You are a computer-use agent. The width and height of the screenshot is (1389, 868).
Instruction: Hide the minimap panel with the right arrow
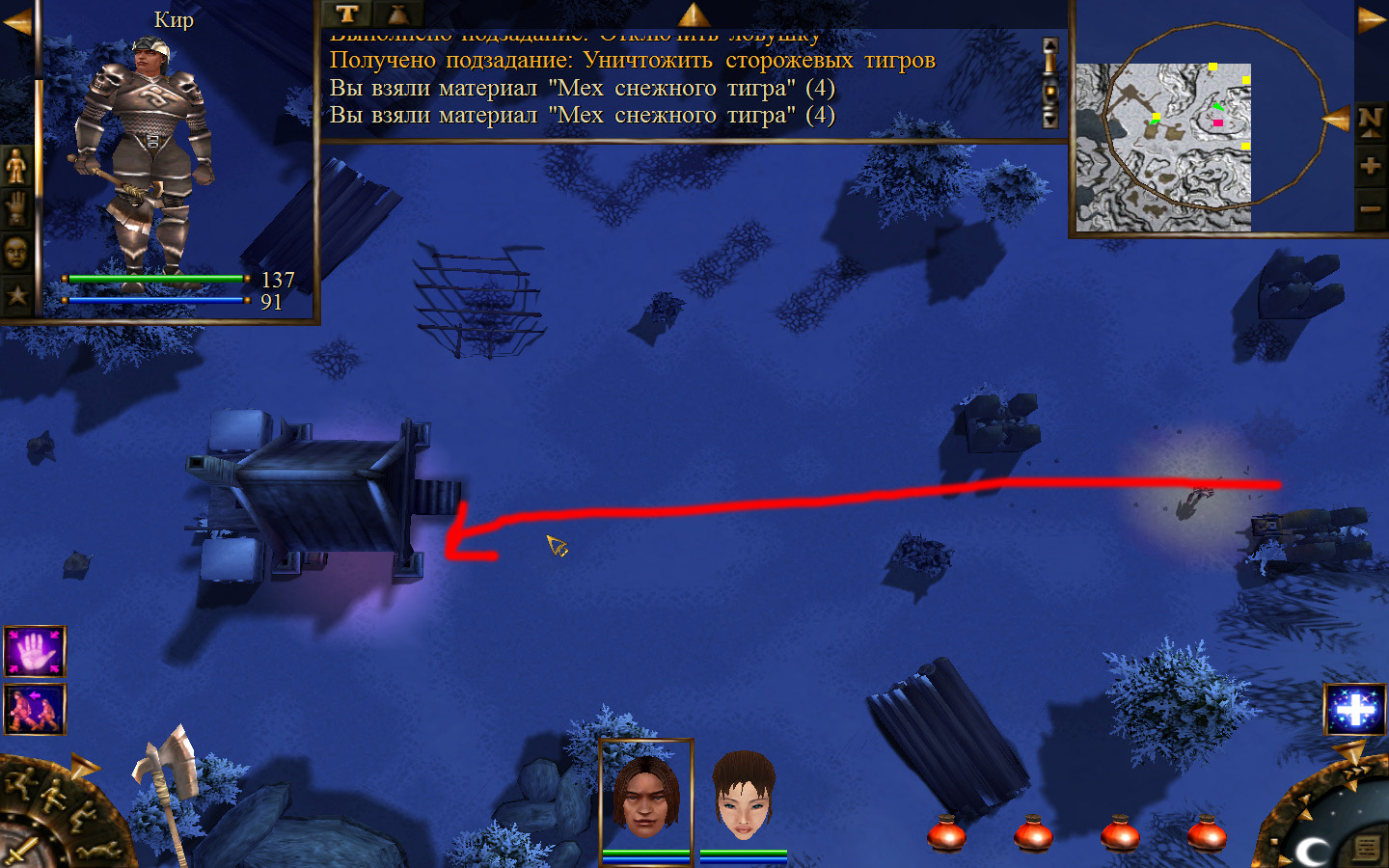point(1371,20)
